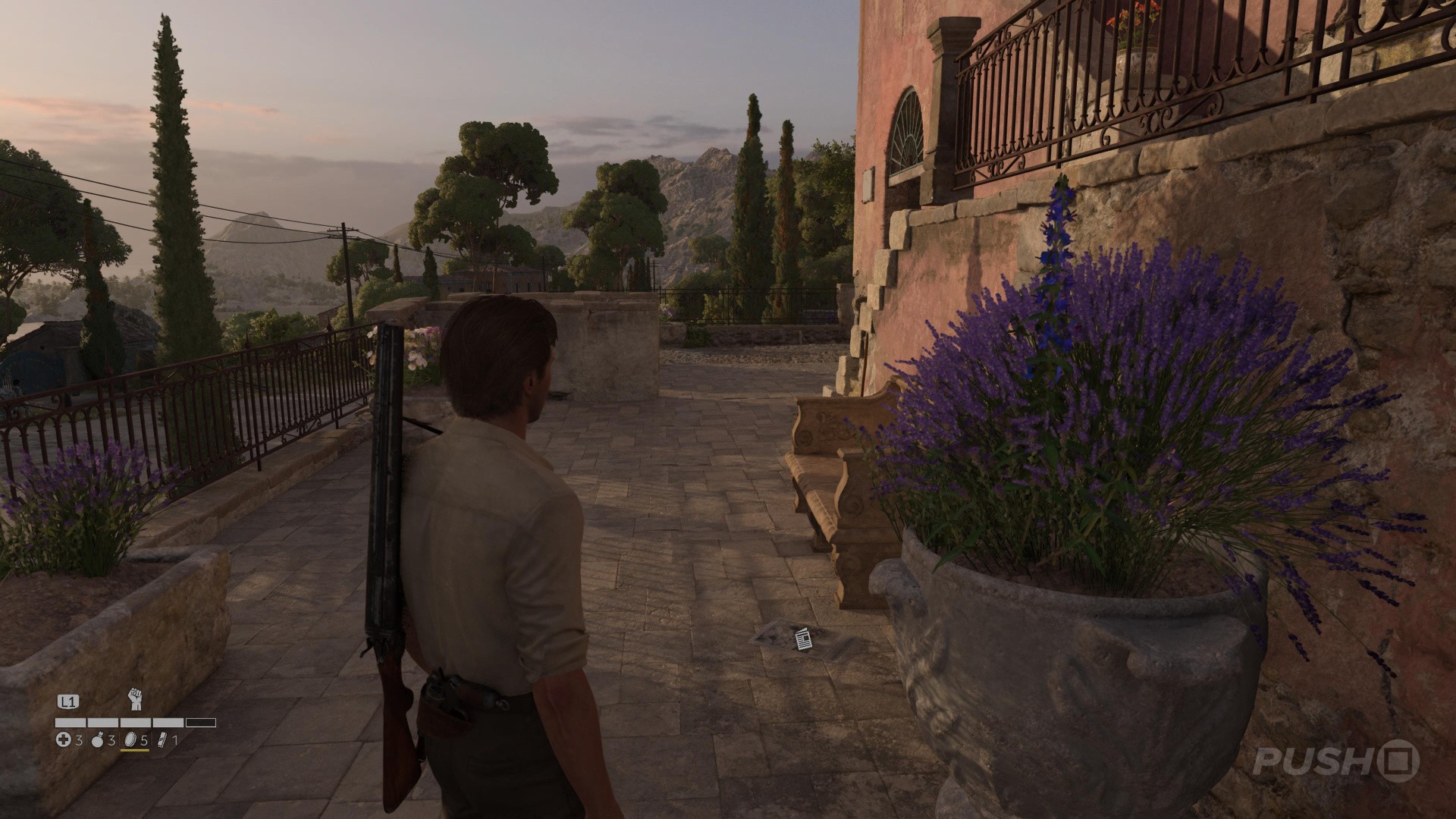Screen dimensions: 1456x819
Task: Choose the grenade bomb item
Action: click(98, 740)
